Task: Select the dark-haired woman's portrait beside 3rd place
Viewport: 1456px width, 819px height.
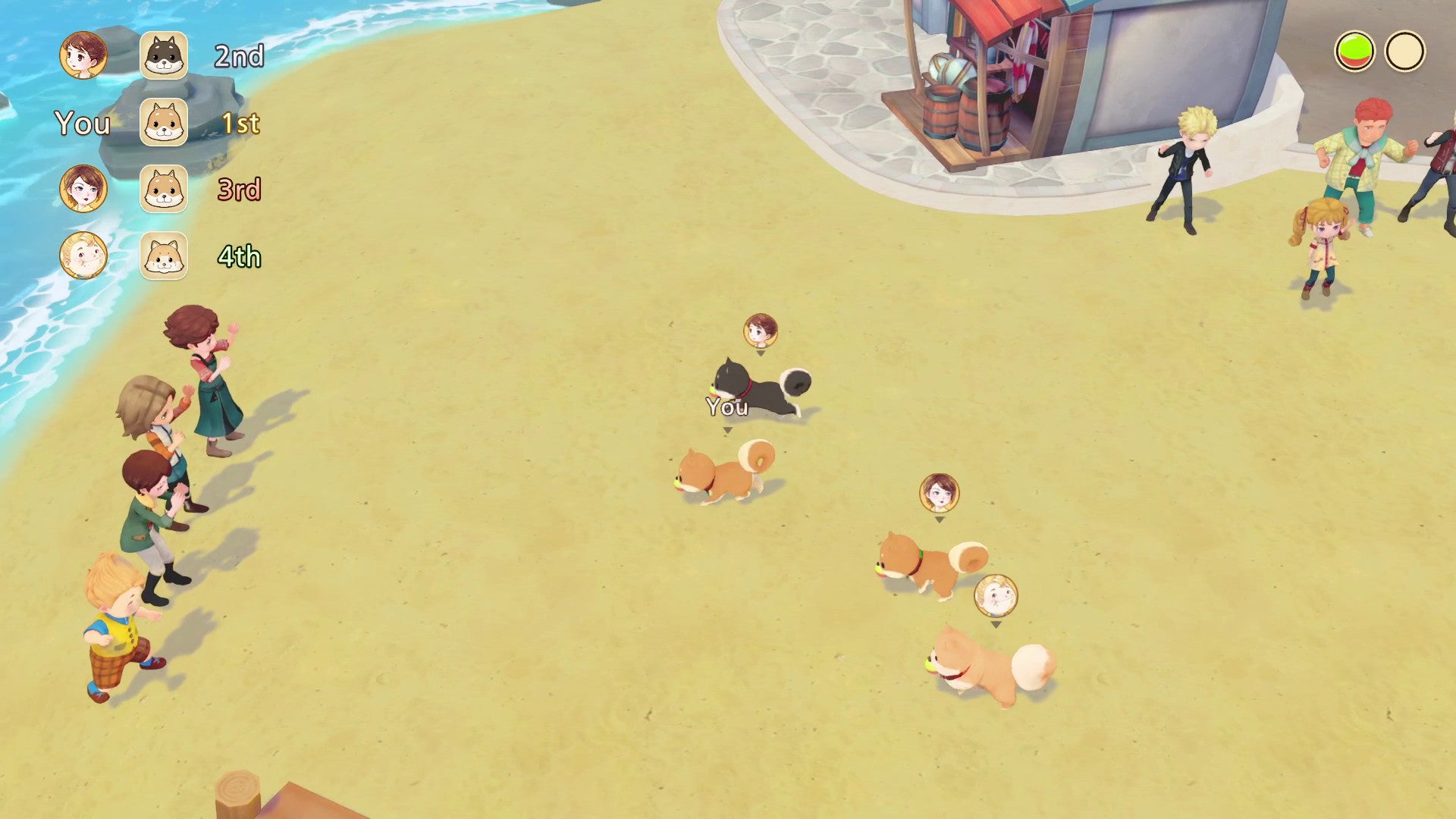Action: (83, 187)
